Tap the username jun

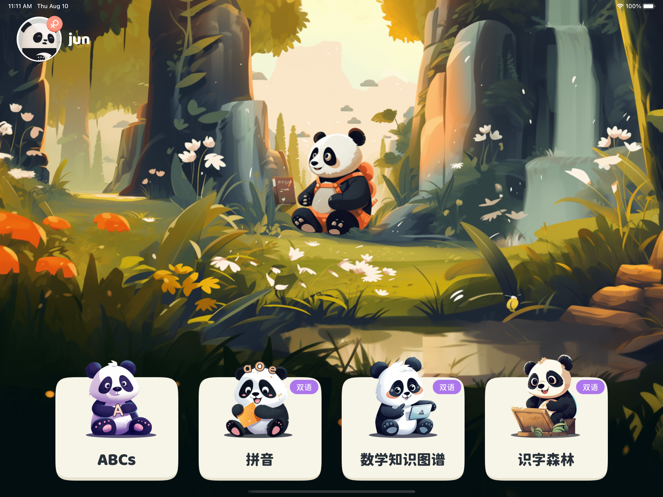[x=79, y=40]
